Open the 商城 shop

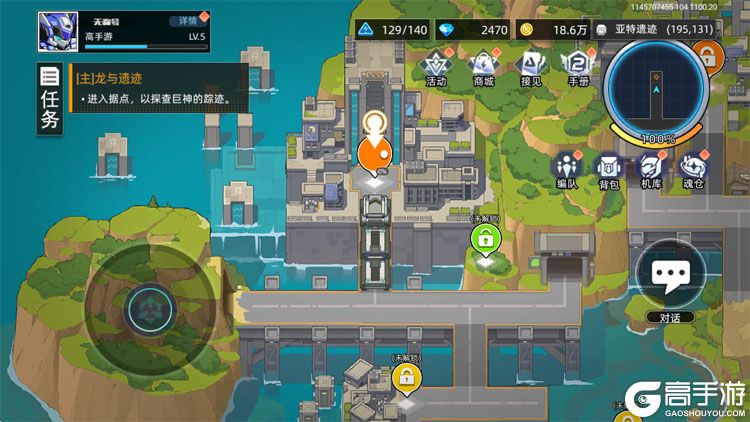(483, 67)
